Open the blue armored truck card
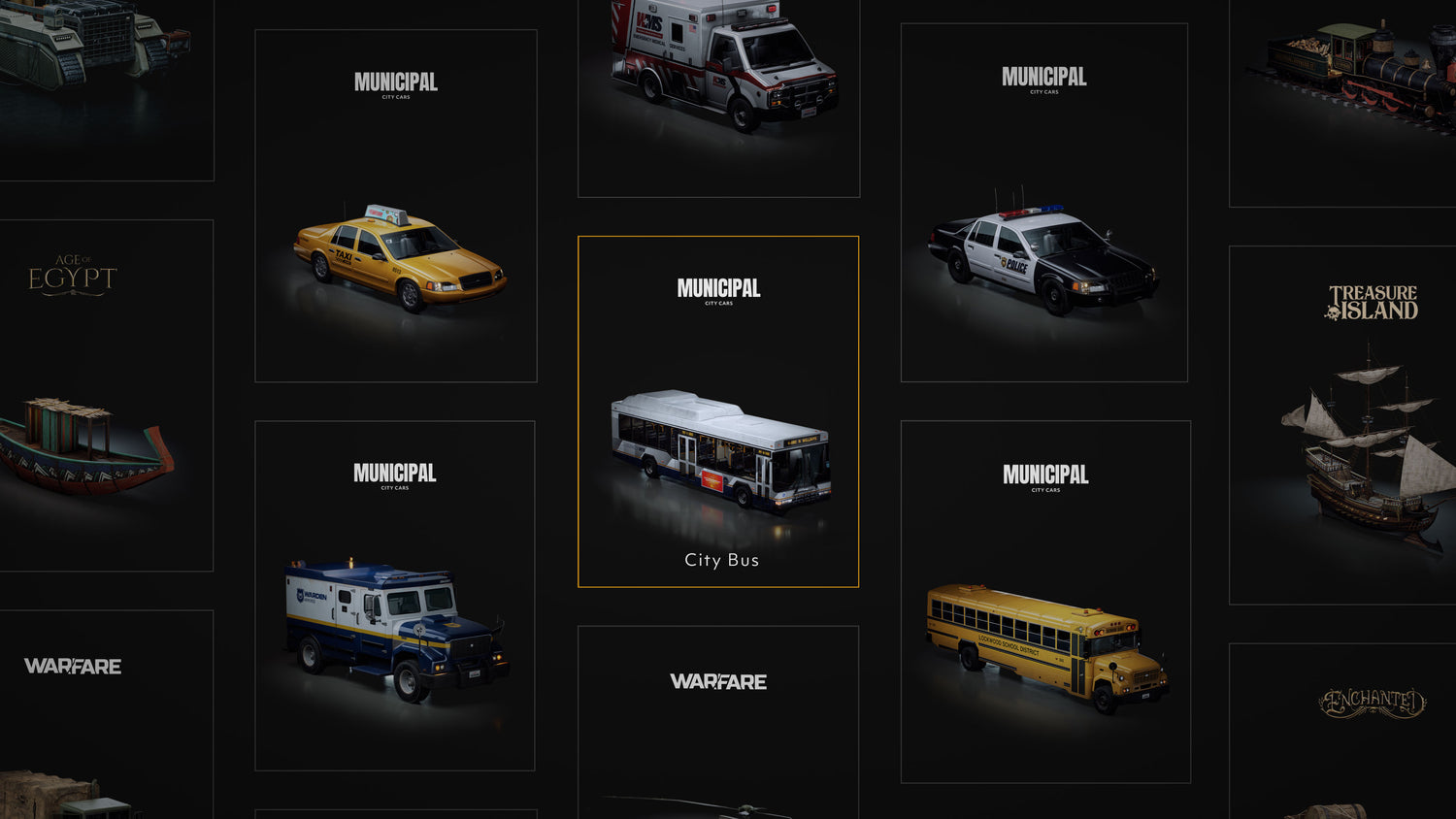The width and height of the screenshot is (1456, 819). tap(395, 596)
